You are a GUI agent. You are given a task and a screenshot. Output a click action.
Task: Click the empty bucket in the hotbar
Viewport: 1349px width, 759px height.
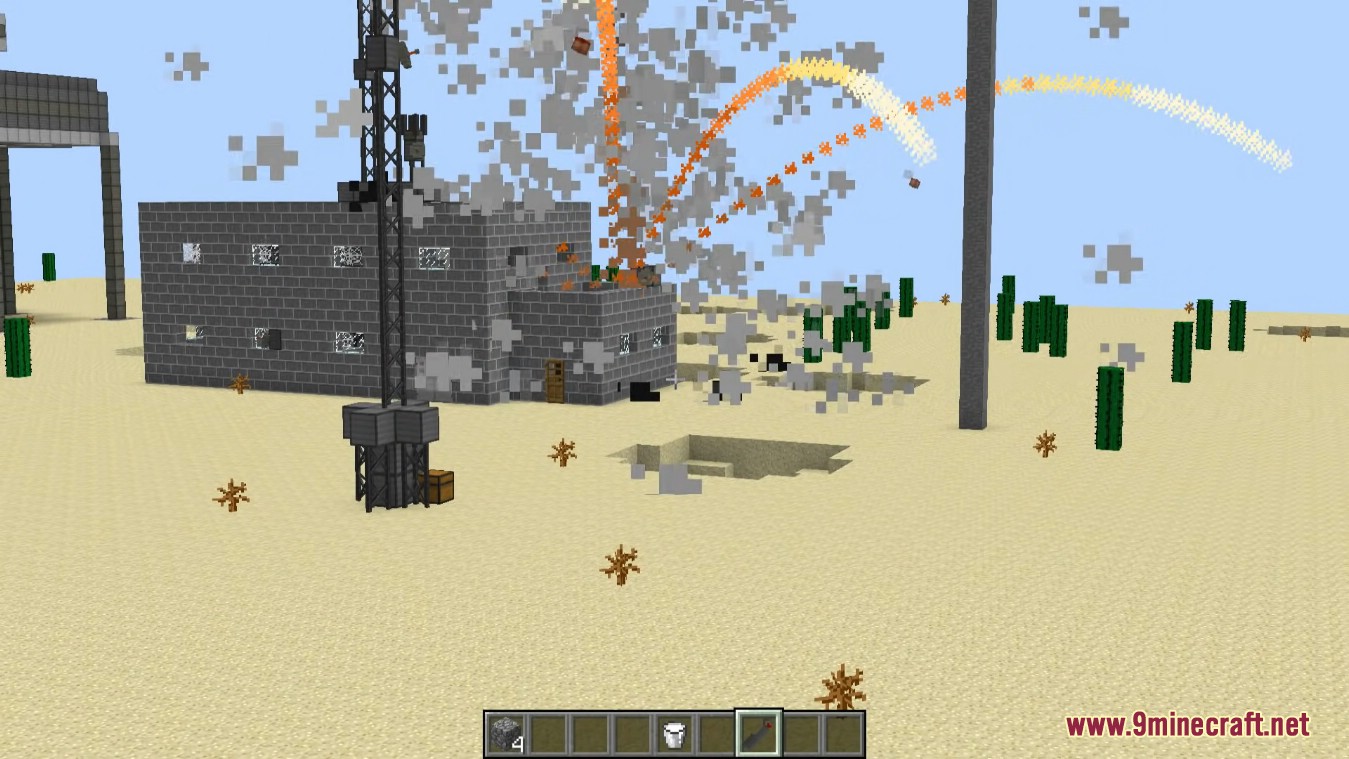pyautogui.click(x=673, y=732)
